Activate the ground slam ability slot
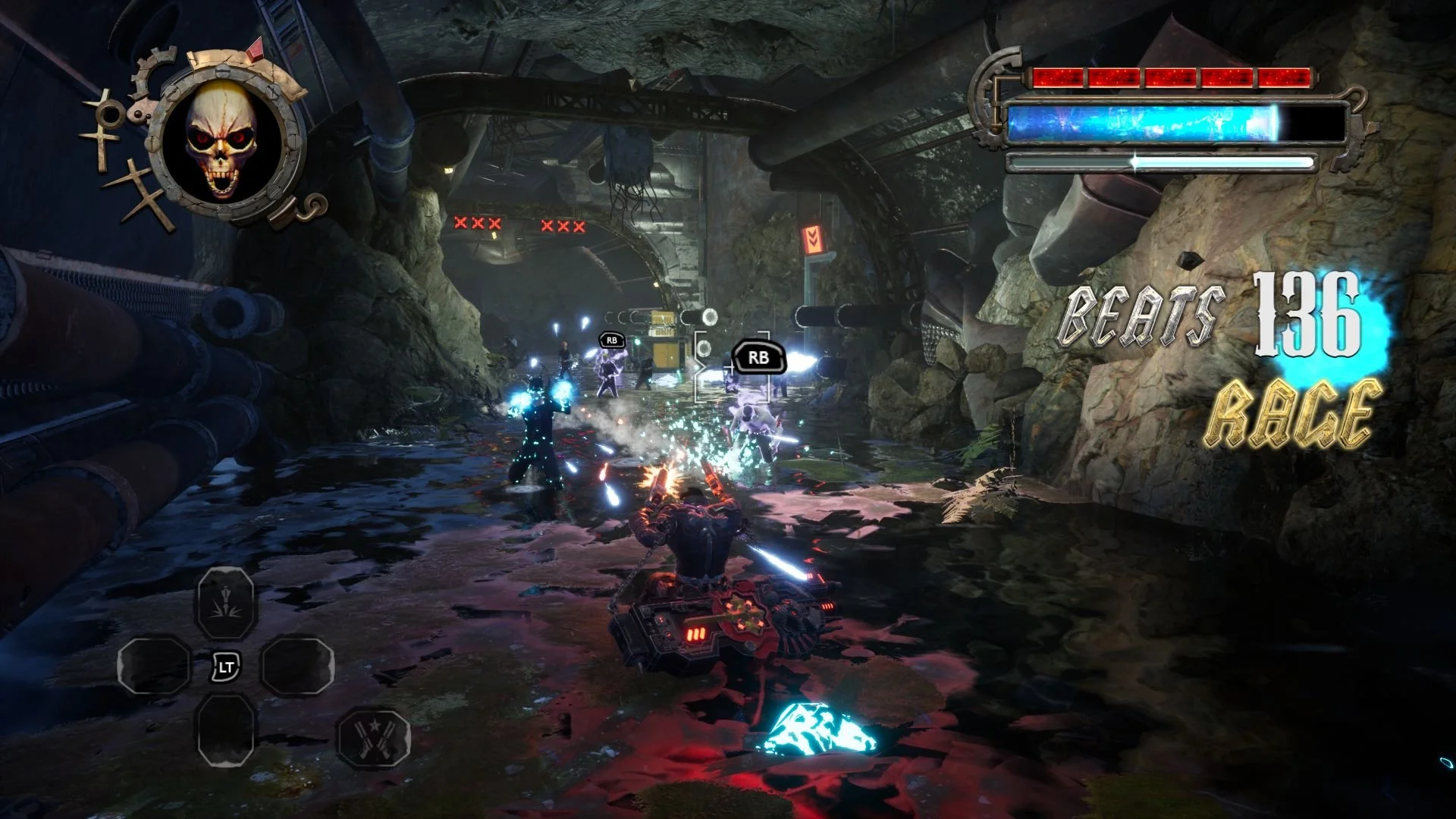 [225, 604]
